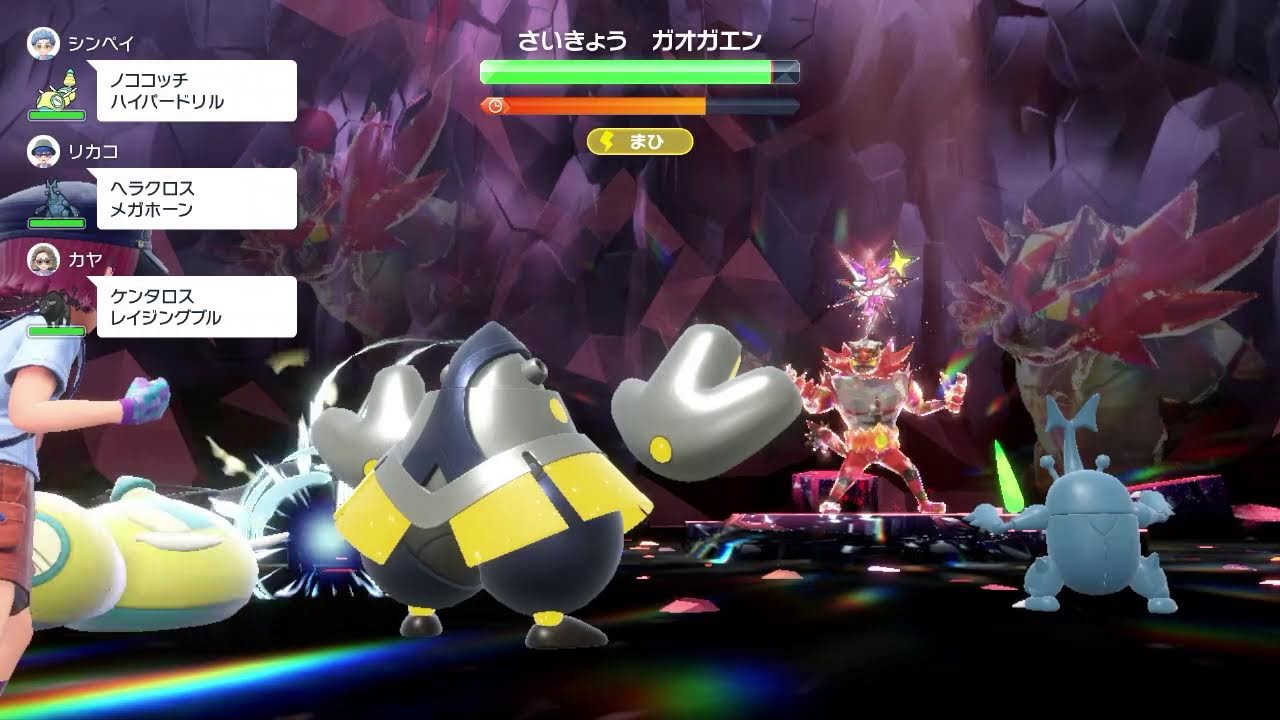
Task: Click カヤ's trainer avatar icon
Action: 42,263
